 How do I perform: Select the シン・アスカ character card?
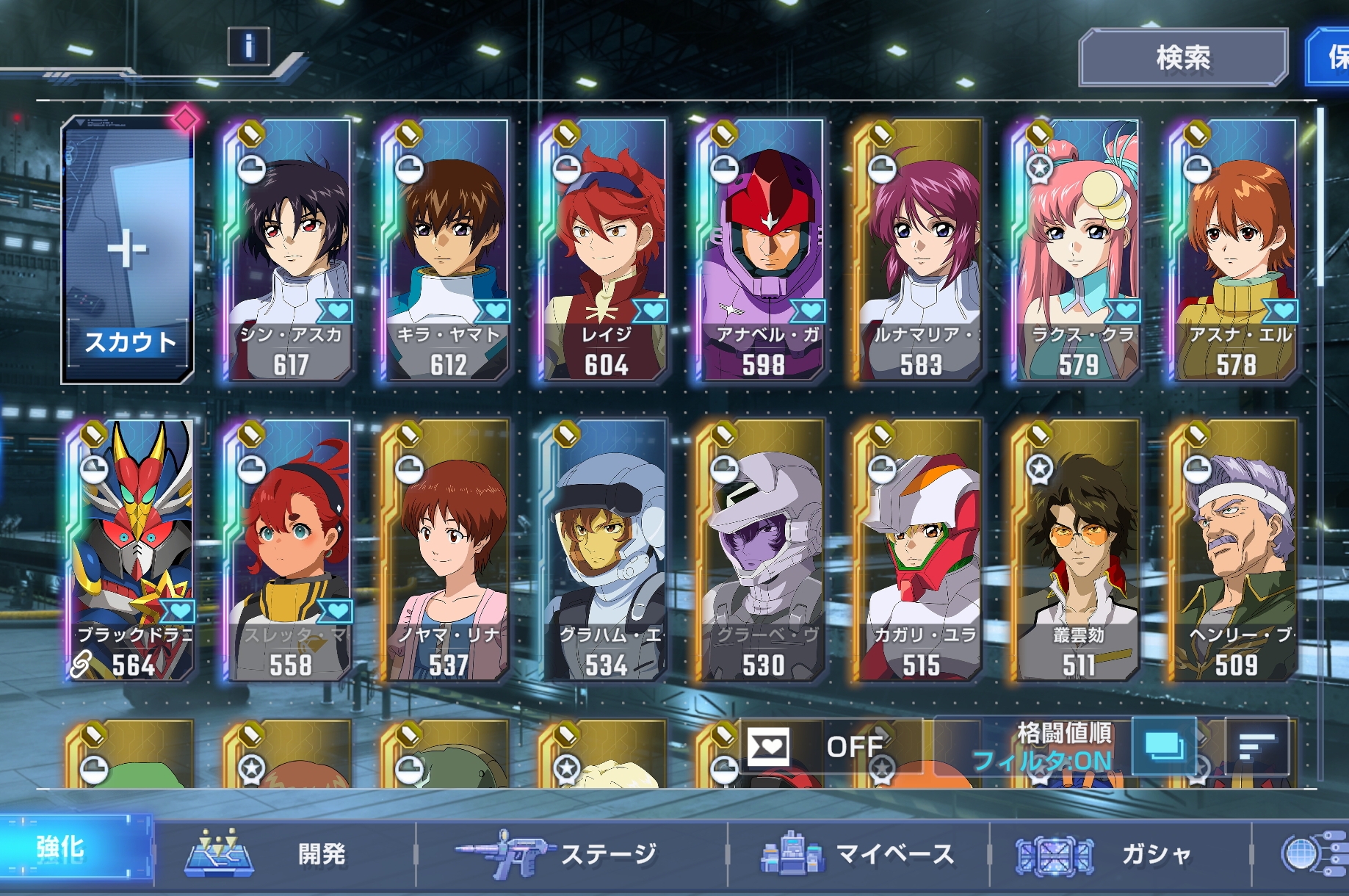pyautogui.click(x=291, y=250)
